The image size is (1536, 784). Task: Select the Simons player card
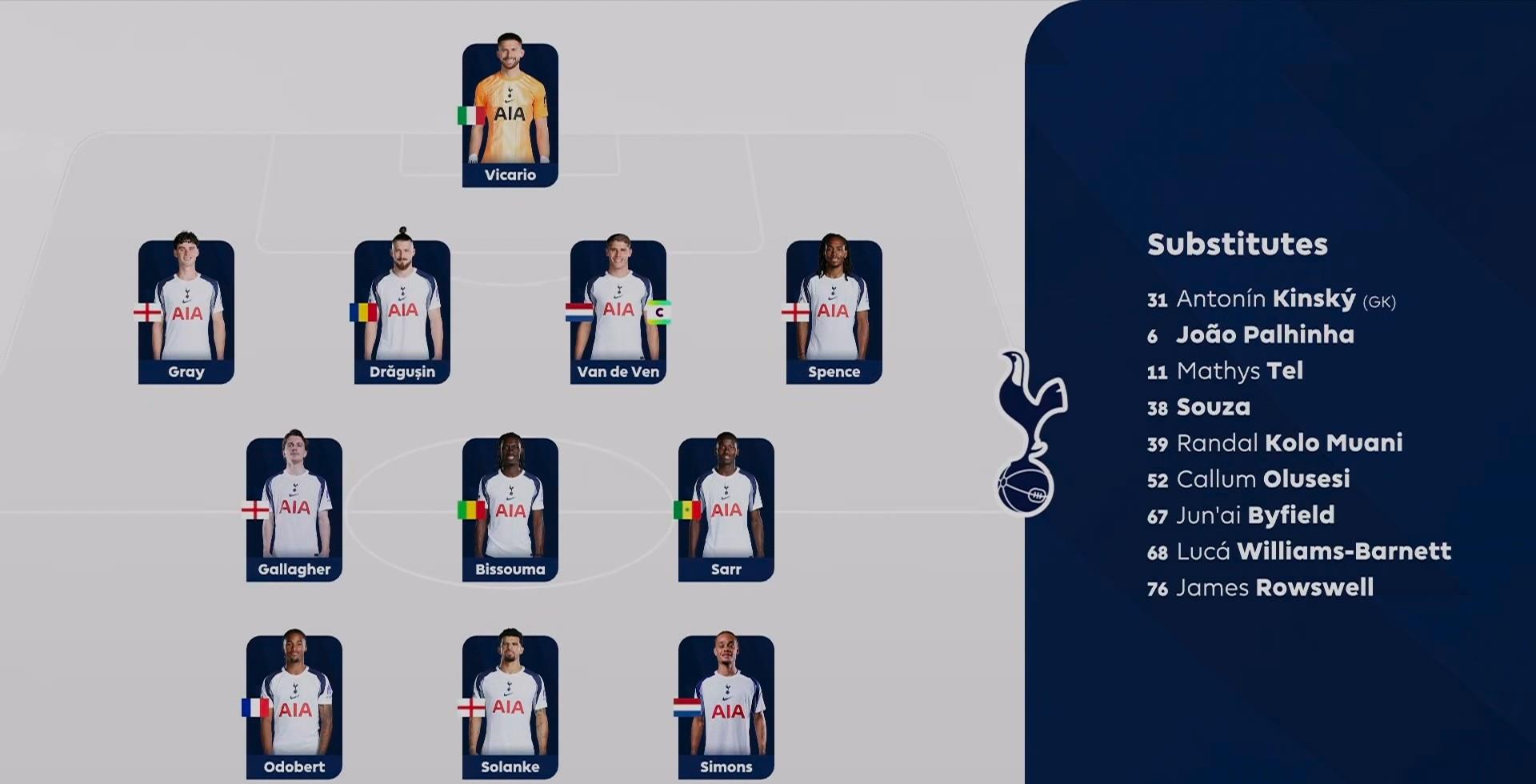click(x=726, y=707)
